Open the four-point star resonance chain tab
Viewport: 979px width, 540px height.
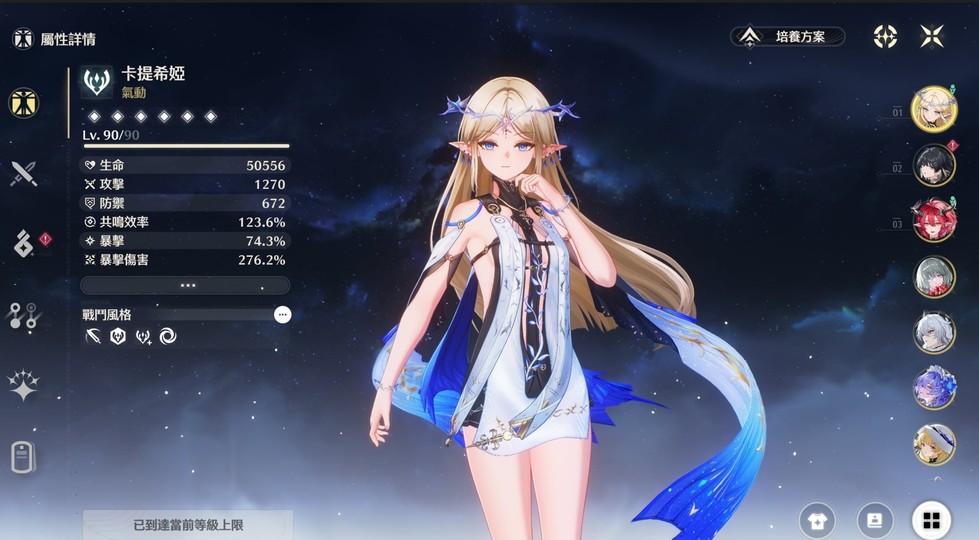coord(23,385)
